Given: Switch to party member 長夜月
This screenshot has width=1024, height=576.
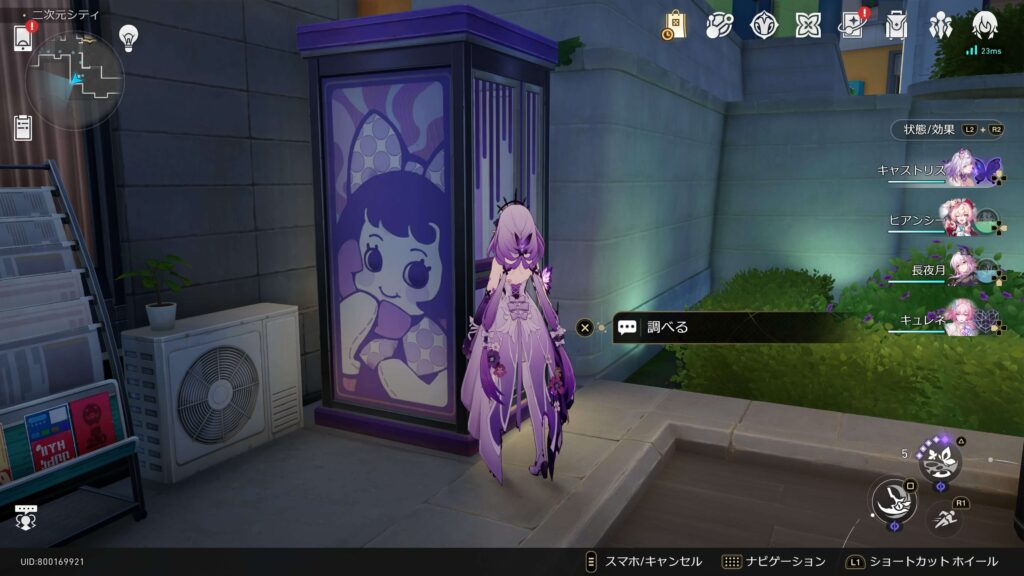Looking at the screenshot, I should (962, 268).
